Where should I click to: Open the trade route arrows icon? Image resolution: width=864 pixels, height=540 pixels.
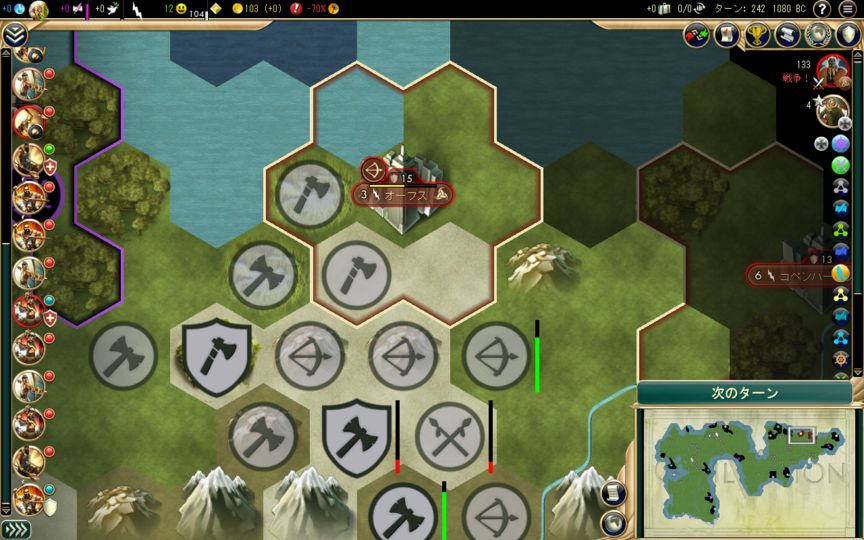coord(696,35)
